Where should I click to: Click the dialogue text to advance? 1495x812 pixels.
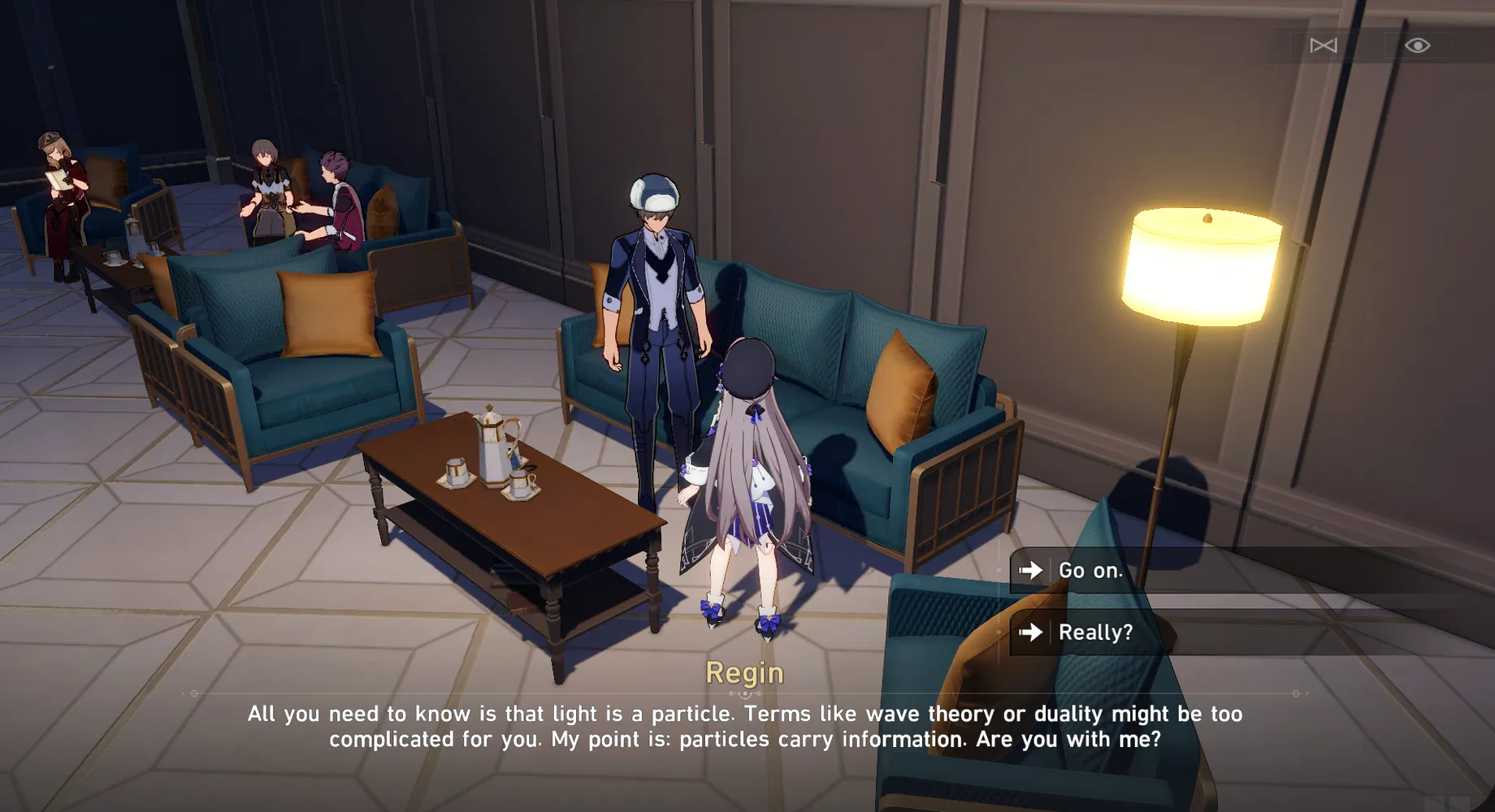pos(745,727)
